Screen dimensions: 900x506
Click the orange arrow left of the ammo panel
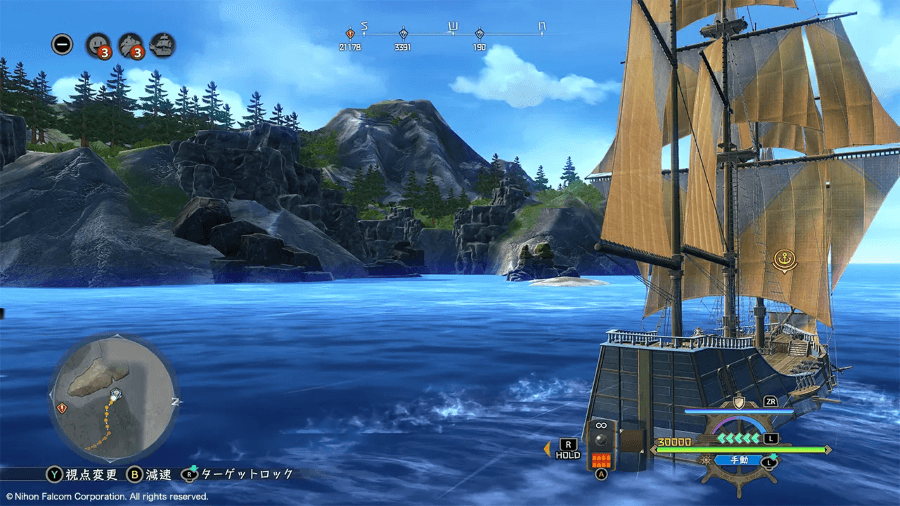tap(547, 450)
